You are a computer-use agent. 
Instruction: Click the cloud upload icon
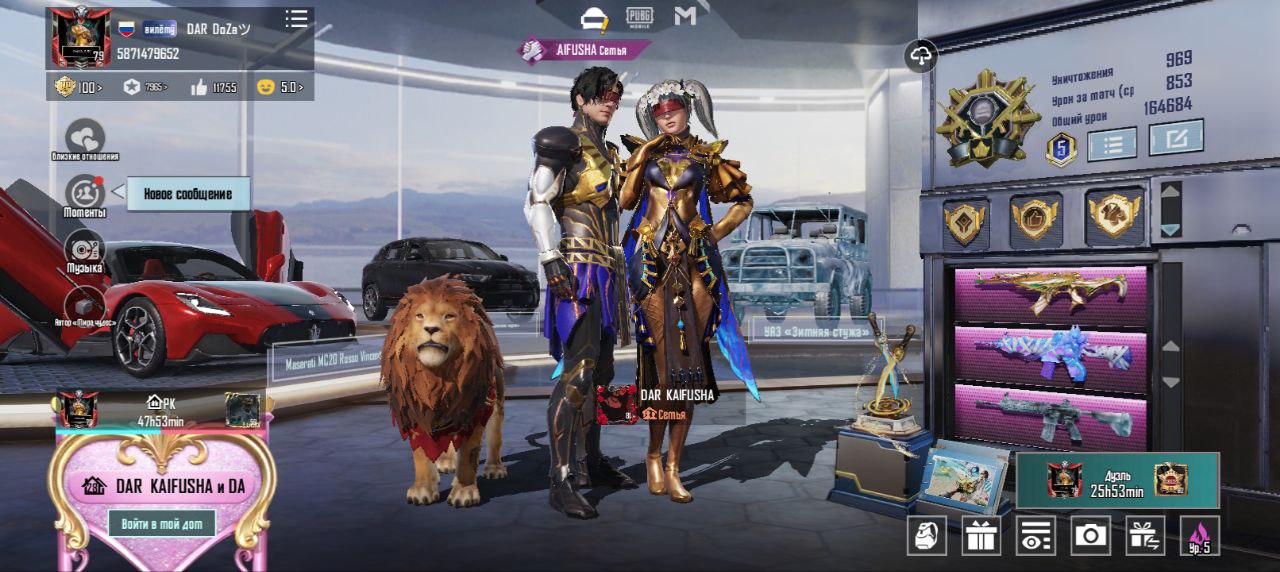[921, 56]
